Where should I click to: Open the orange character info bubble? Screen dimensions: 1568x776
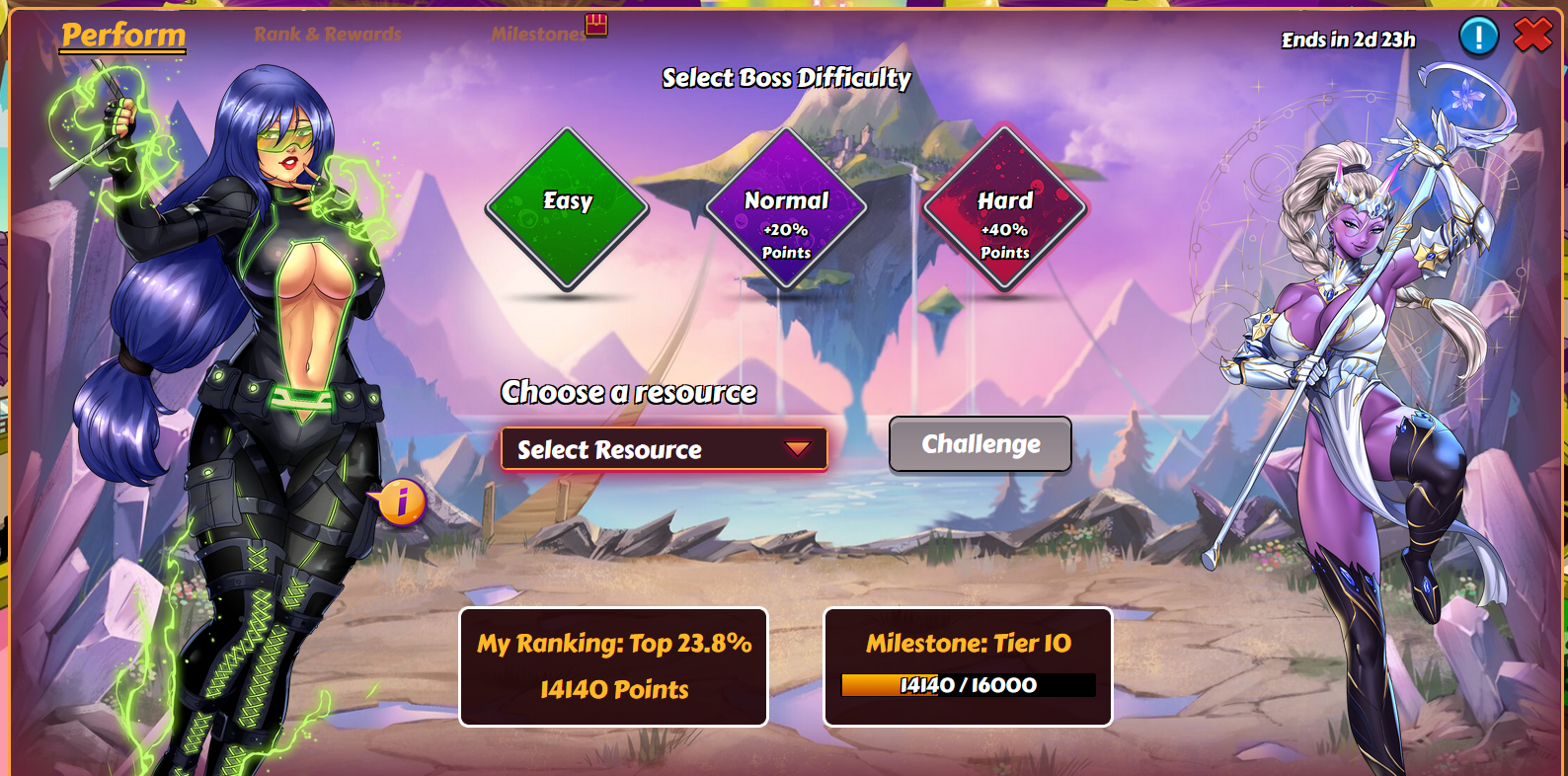(402, 503)
